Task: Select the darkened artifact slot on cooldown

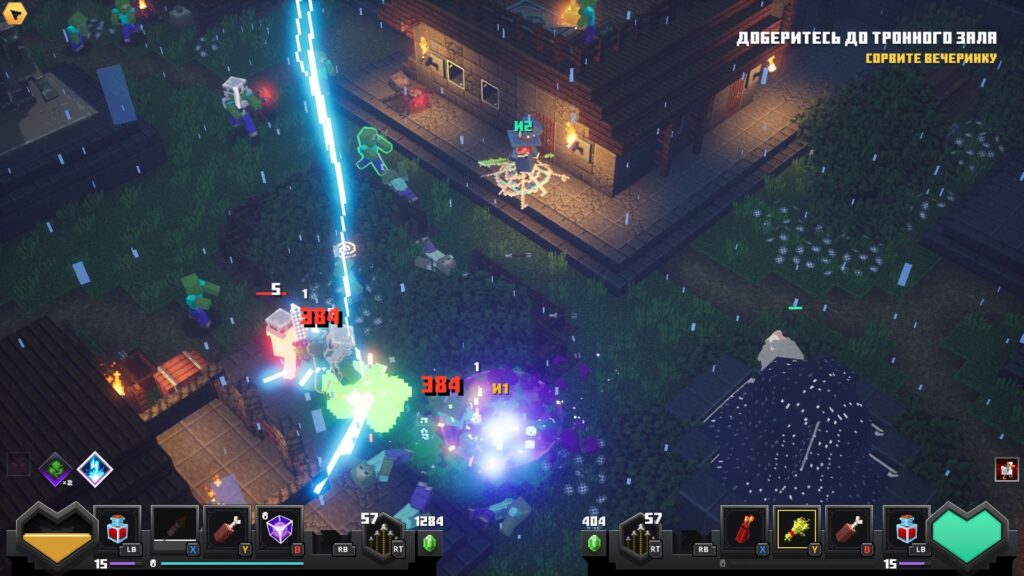Action: pyautogui.click(x=174, y=527)
